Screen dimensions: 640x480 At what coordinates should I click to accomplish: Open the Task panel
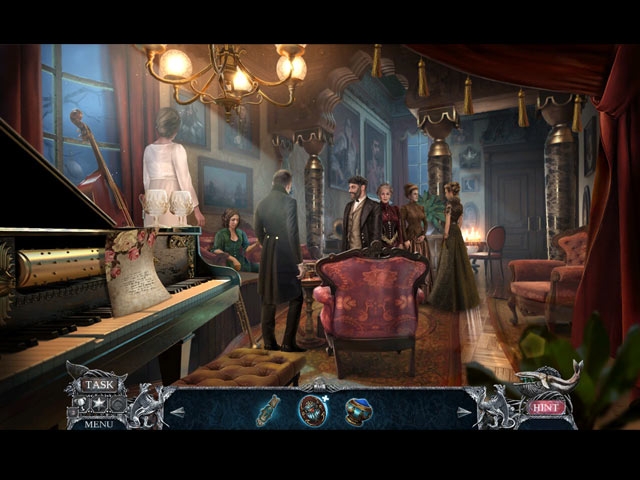98,384
